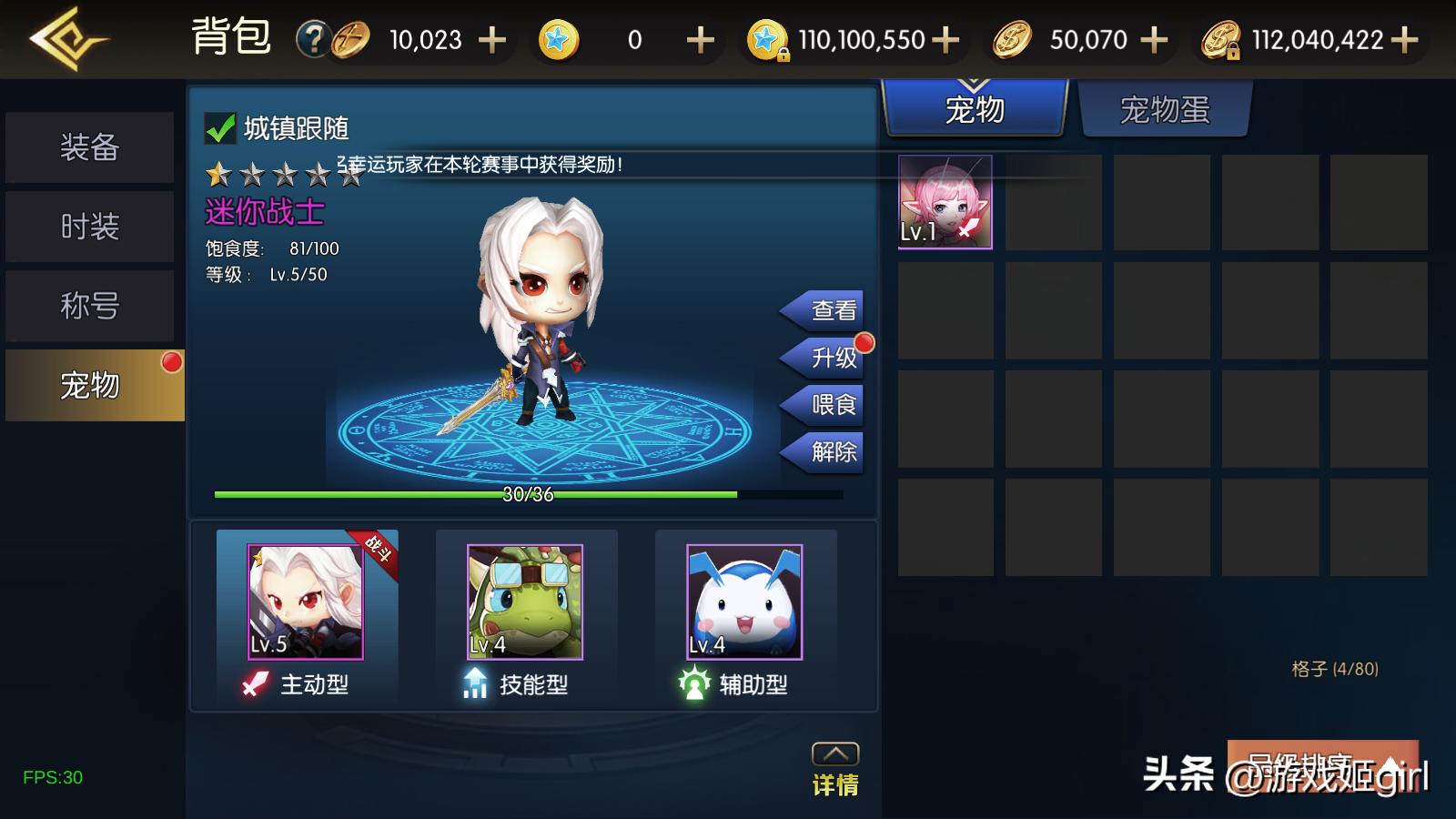Open the 装备 equipment section

coord(89,147)
